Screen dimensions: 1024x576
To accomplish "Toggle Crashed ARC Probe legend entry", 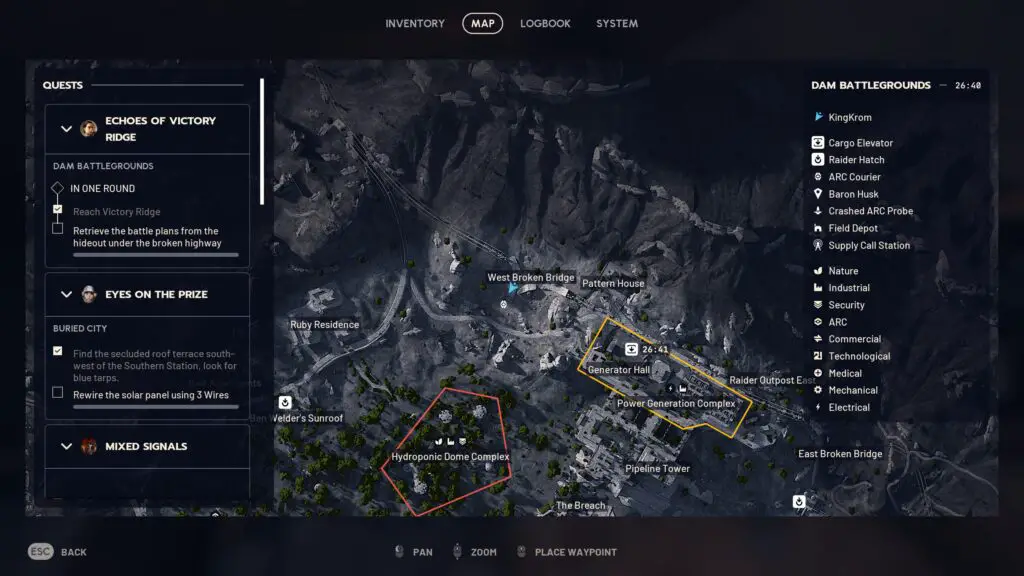I will [x=870, y=211].
